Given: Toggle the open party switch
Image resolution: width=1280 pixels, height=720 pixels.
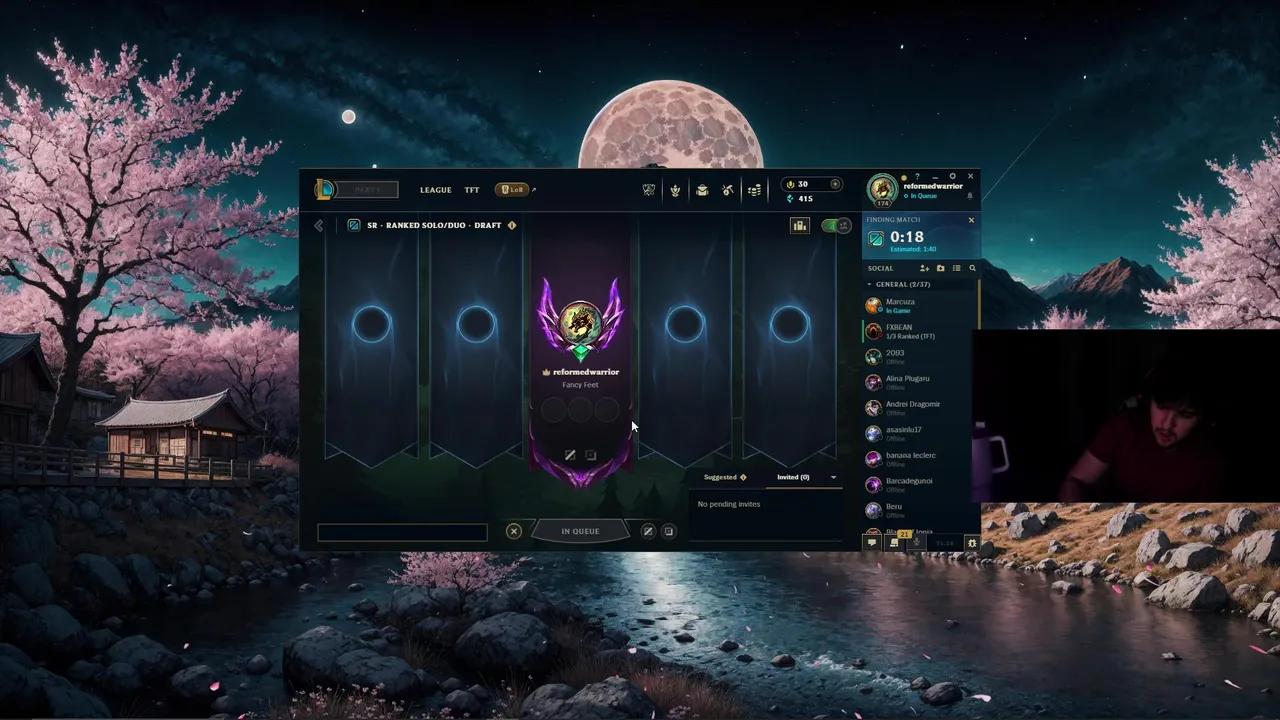Looking at the screenshot, I should (835, 225).
